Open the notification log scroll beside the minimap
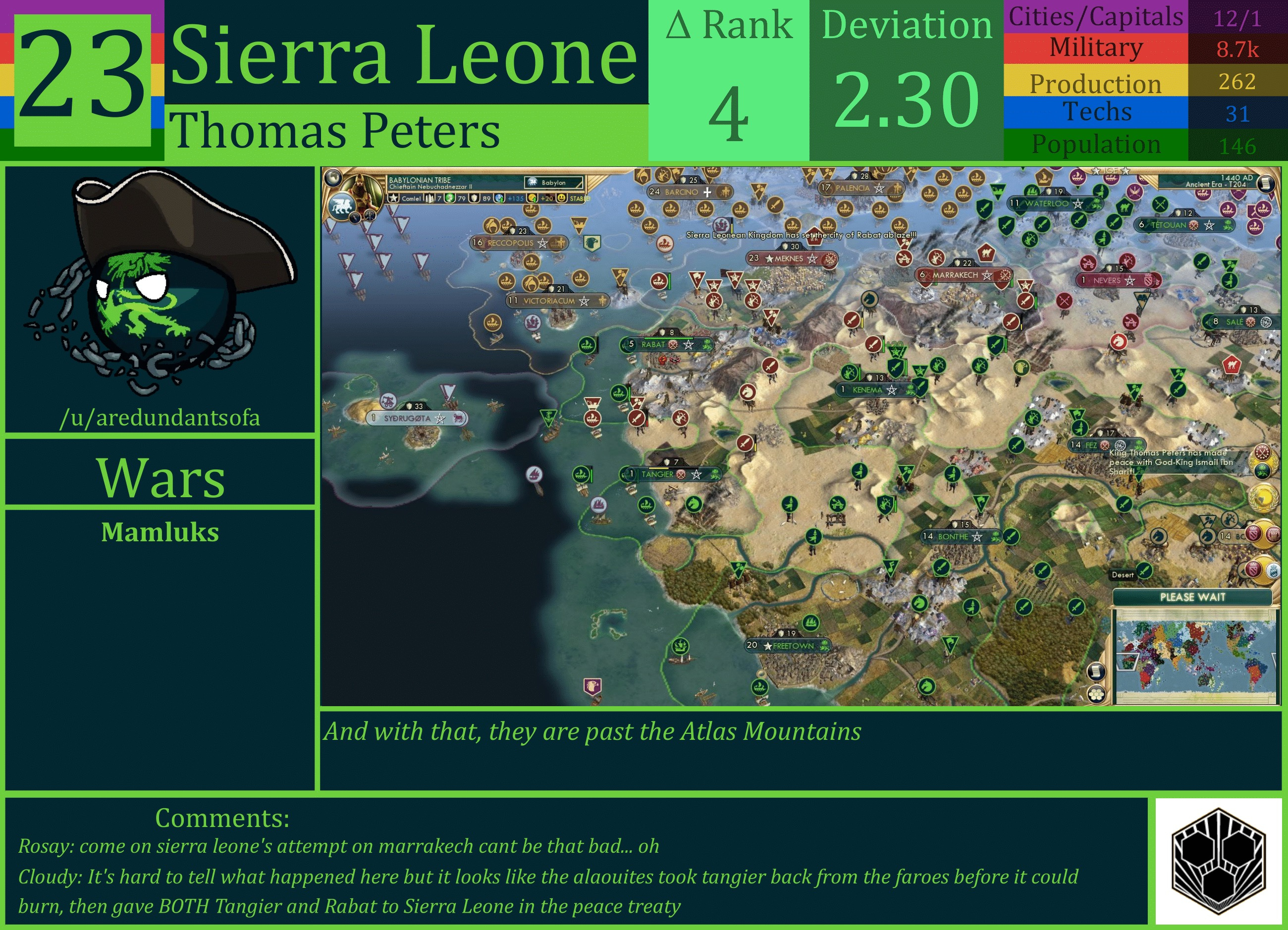The image size is (1288, 930). [1097, 671]
